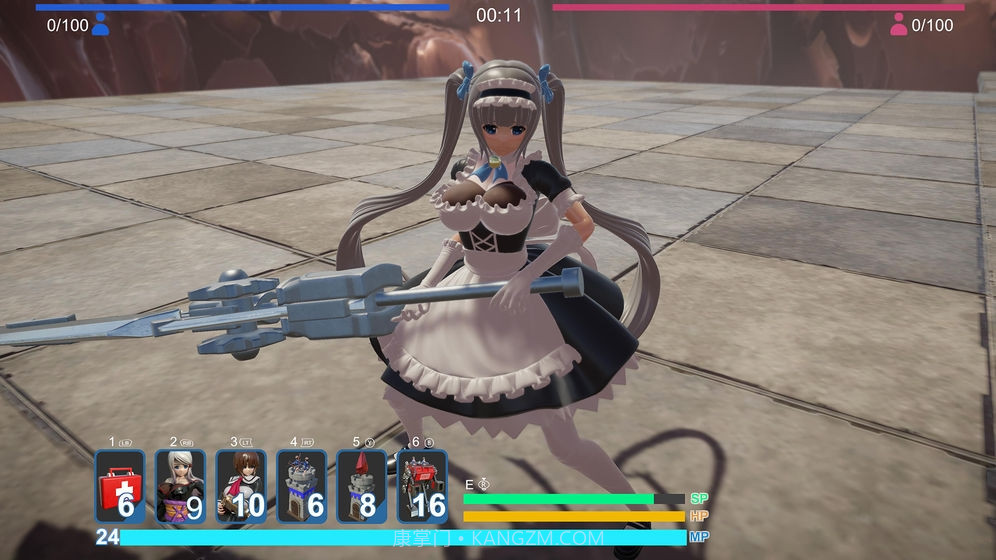Deploy the red mech walker card
Image resolution: width=996 pixels, height=560 pixels.
(x=422, y=486)
